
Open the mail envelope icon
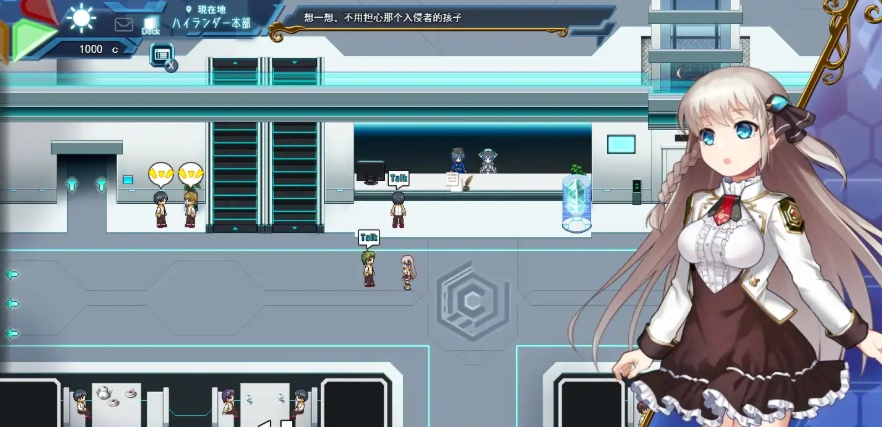(x=124, y=24)
